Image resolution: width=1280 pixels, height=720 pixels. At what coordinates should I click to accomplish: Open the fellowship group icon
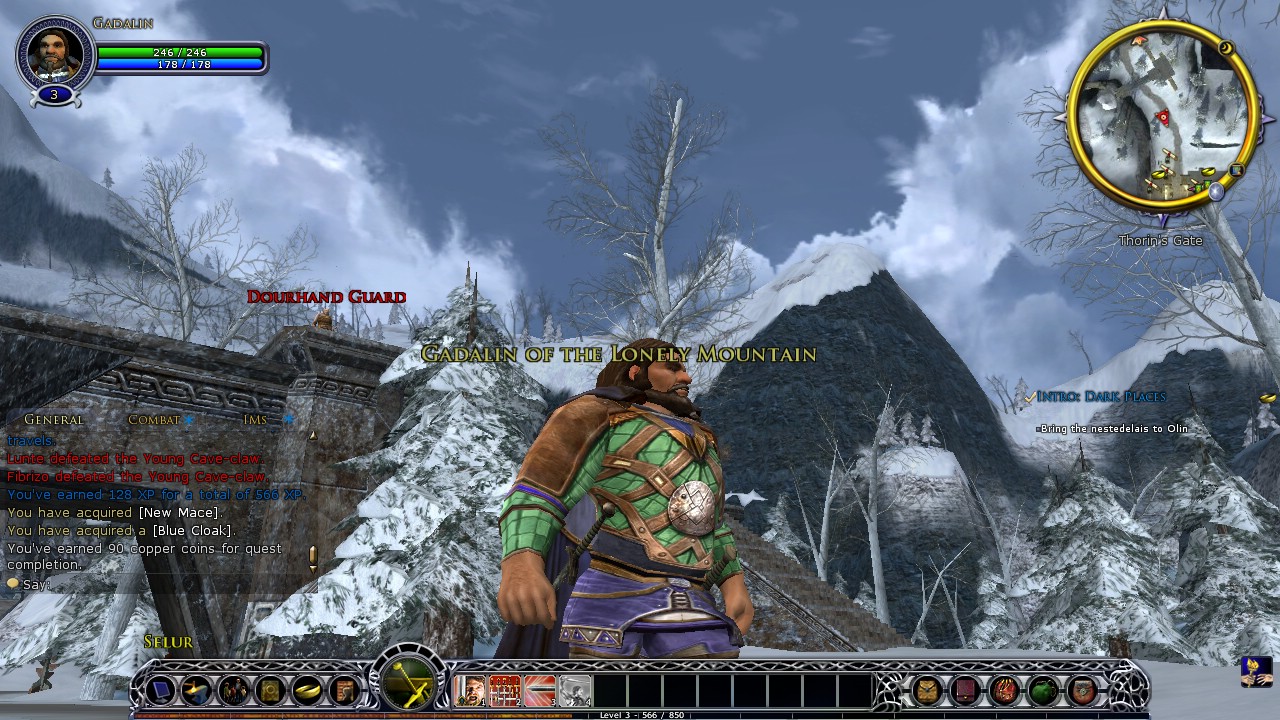(234, 690)
